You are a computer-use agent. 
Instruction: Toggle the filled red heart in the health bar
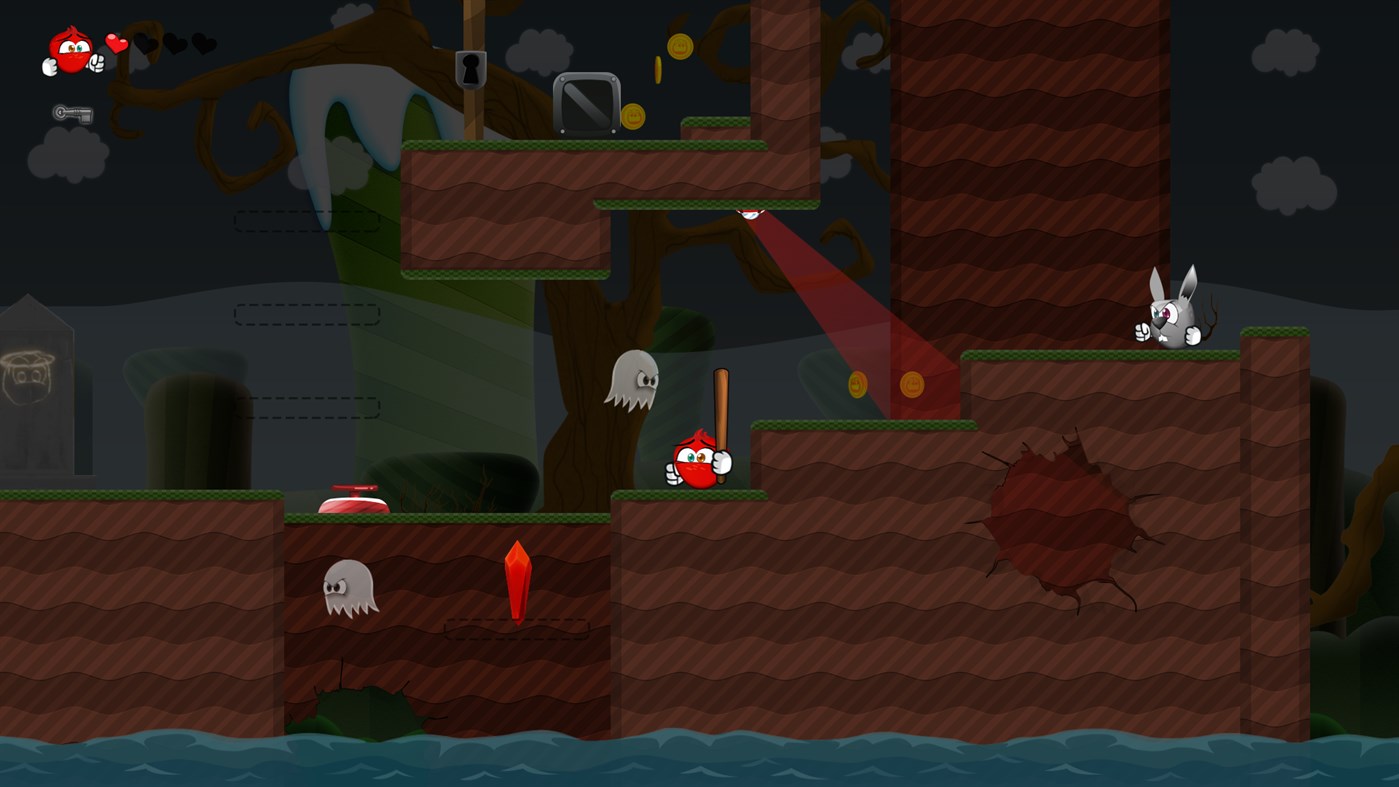coord(115,44)
